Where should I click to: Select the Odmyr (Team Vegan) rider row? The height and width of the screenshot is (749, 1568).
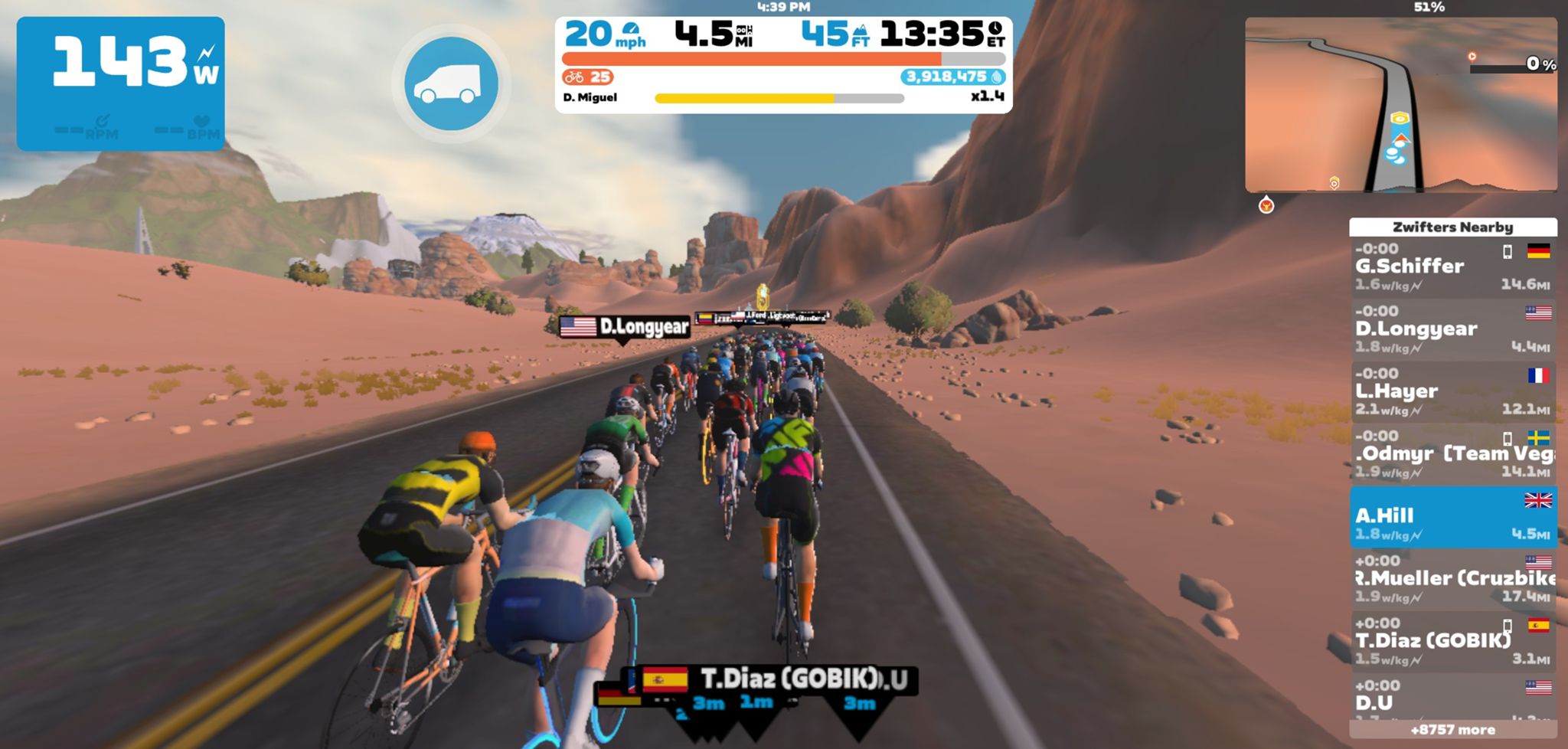(x=1452, y=454)
